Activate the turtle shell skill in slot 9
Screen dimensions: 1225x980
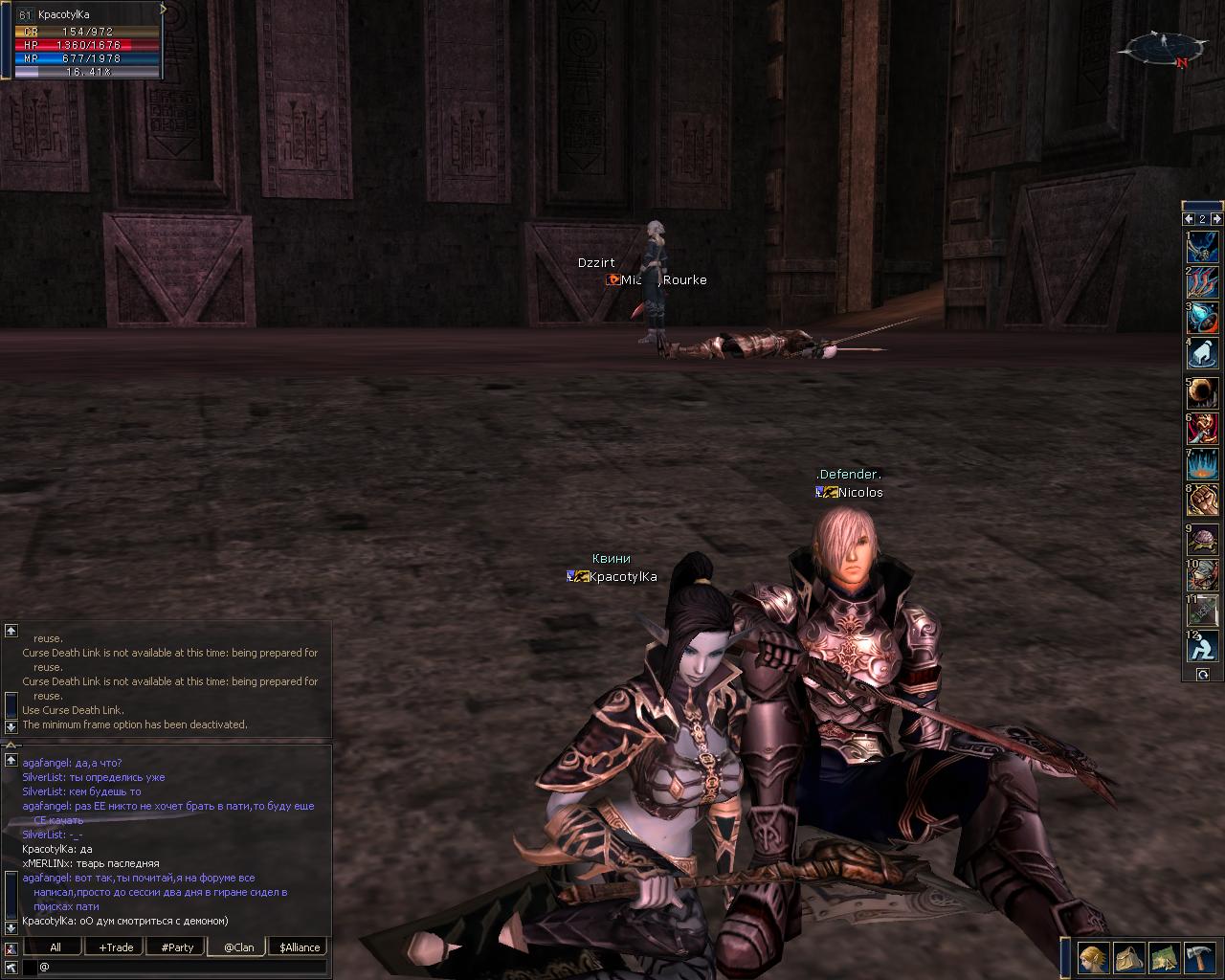[1203, 539]
